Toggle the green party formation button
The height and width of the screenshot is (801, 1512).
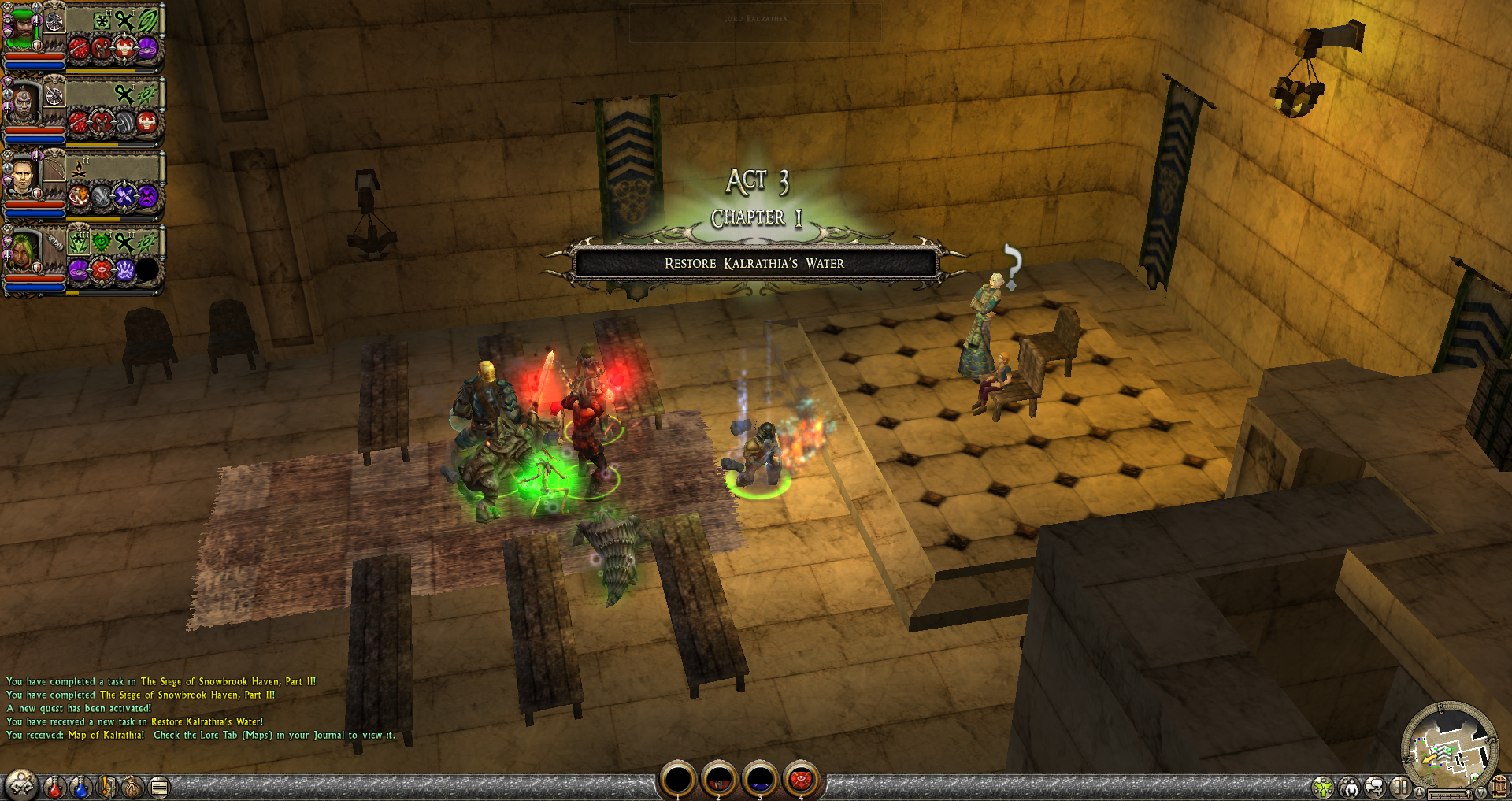point(1323,787)
